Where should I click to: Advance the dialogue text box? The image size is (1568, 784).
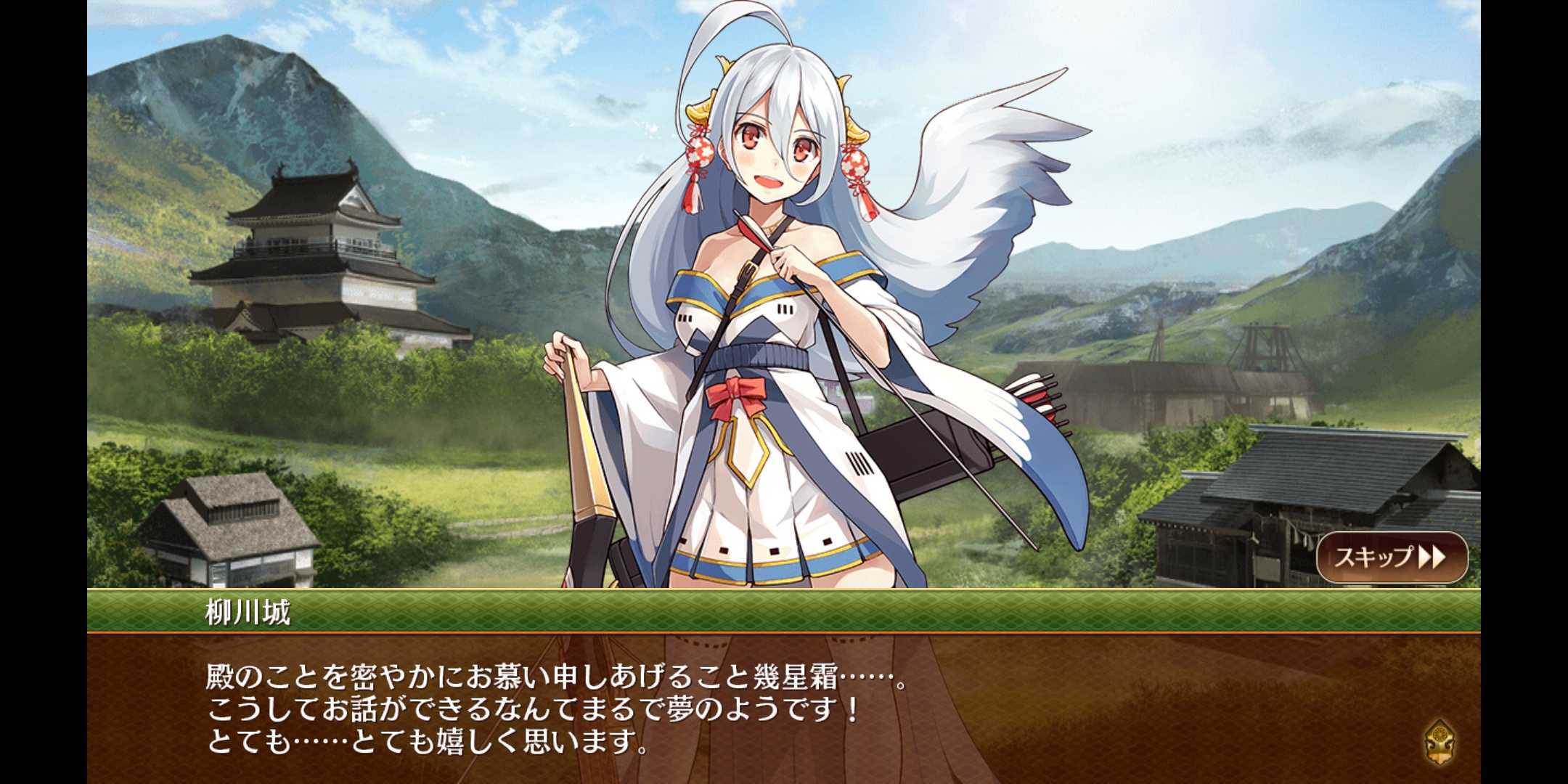tap(784, 708)
